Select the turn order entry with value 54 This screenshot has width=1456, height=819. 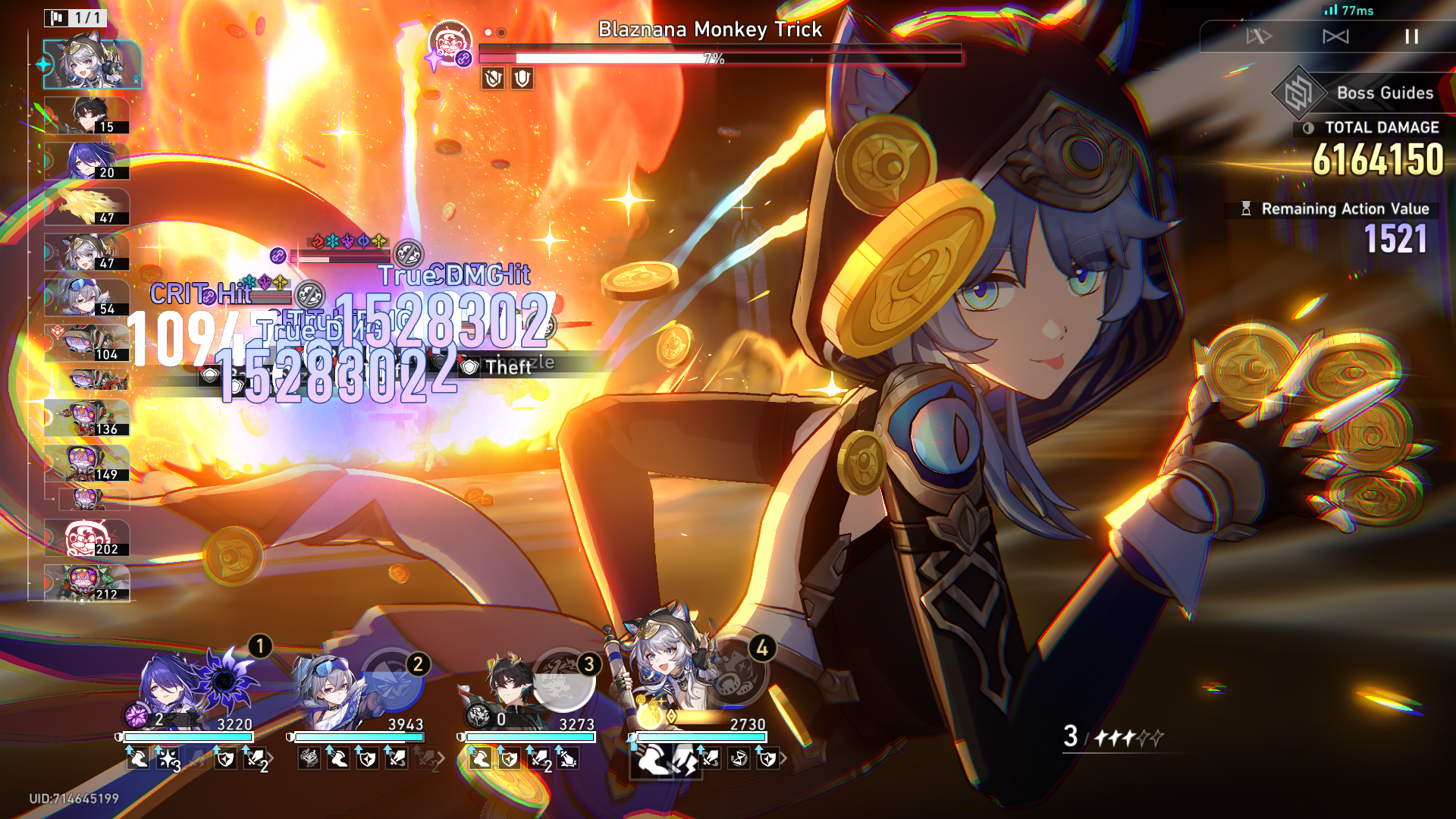pyautogui.click(x=86, y=297)
